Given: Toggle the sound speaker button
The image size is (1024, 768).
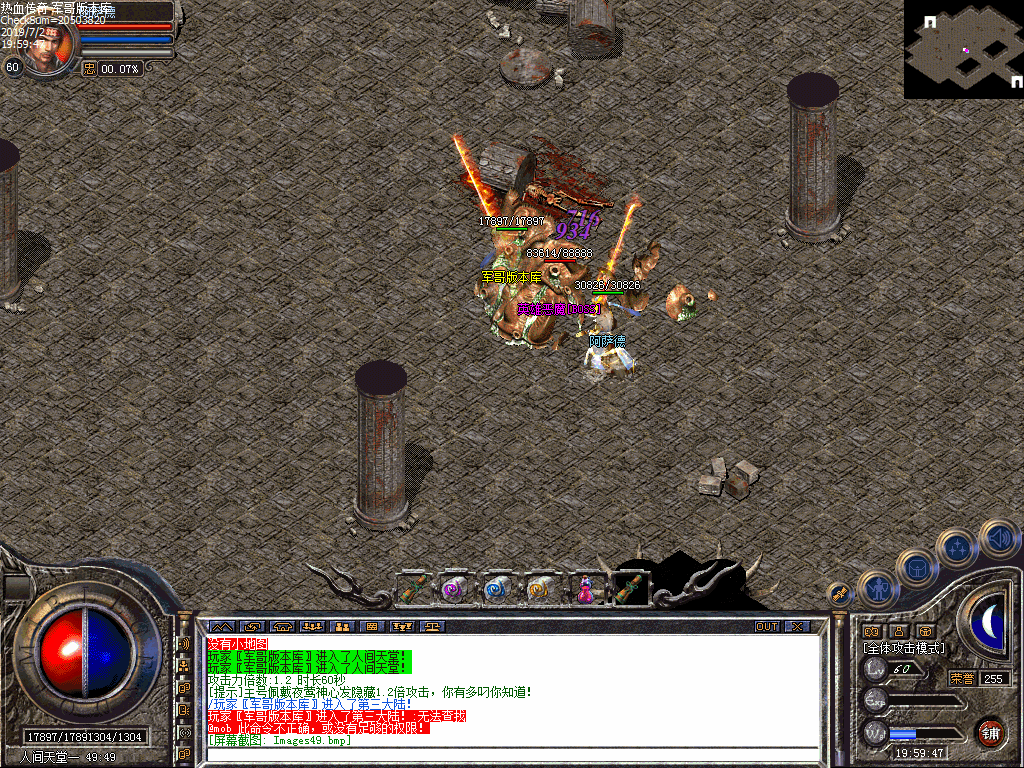Looking at the screenshot, I should tap(998, 538).
